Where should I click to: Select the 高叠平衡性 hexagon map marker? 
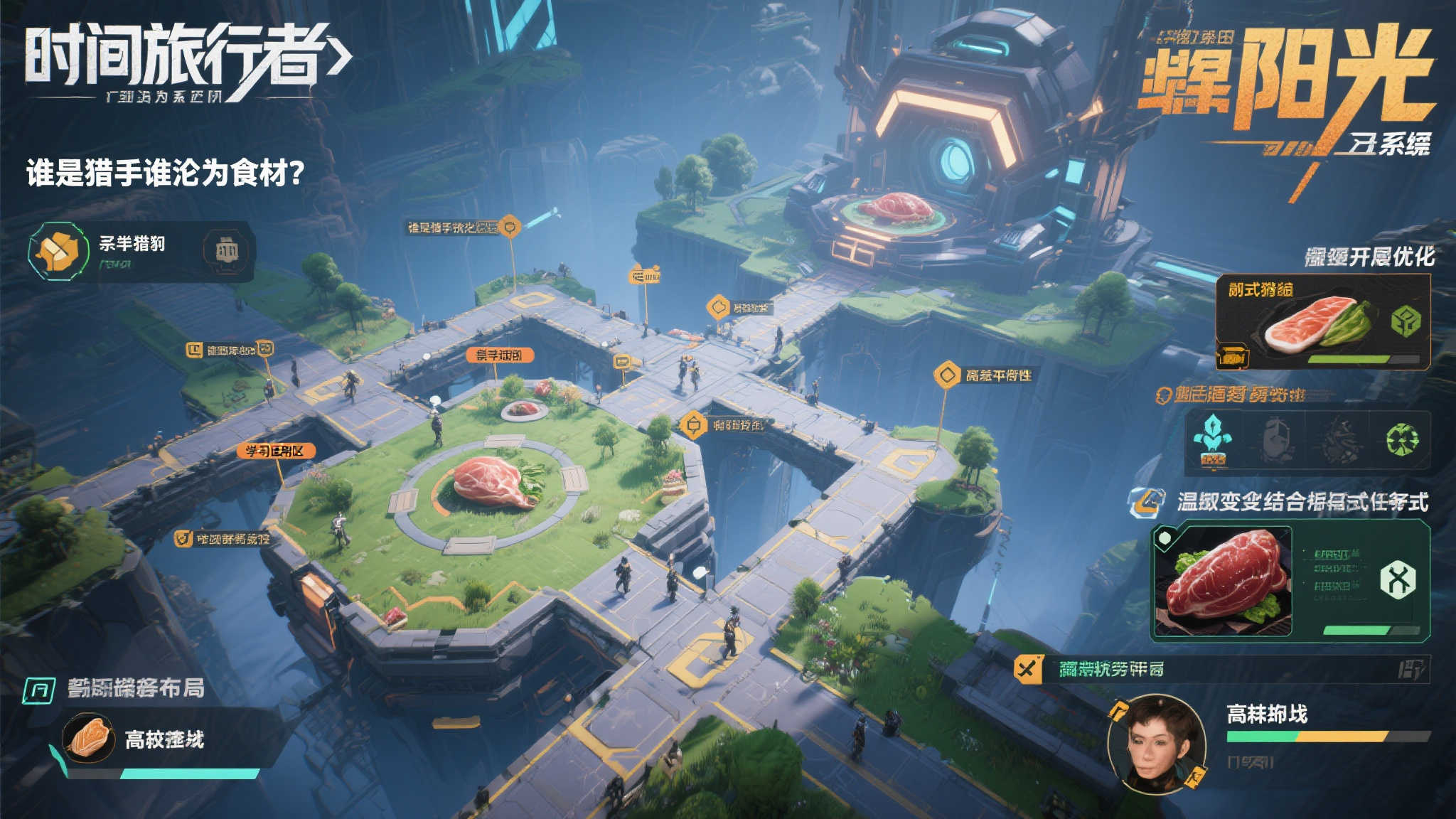coord(947,375)
